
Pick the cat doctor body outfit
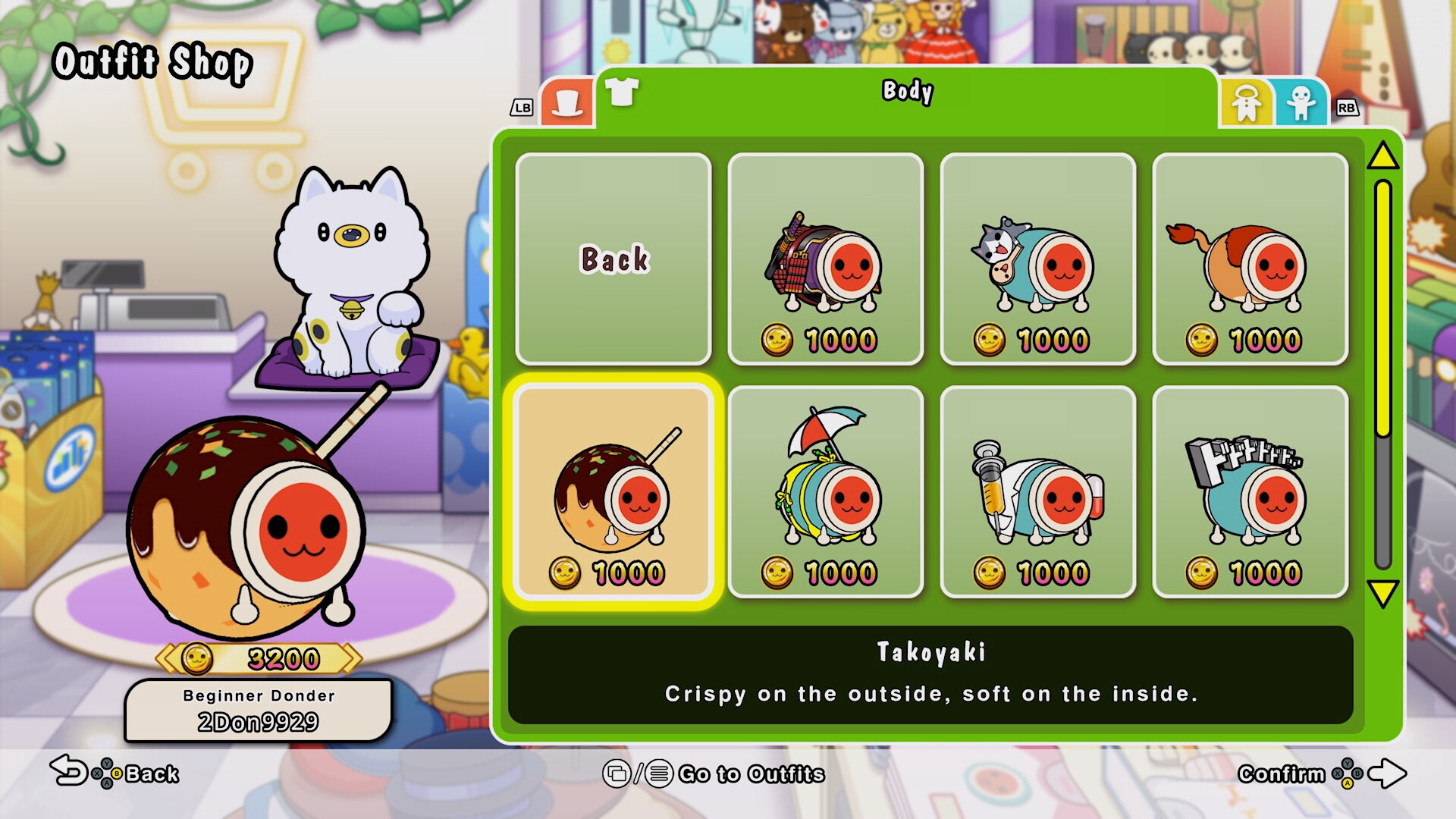pyautogui.click(x=1037, y=259)
